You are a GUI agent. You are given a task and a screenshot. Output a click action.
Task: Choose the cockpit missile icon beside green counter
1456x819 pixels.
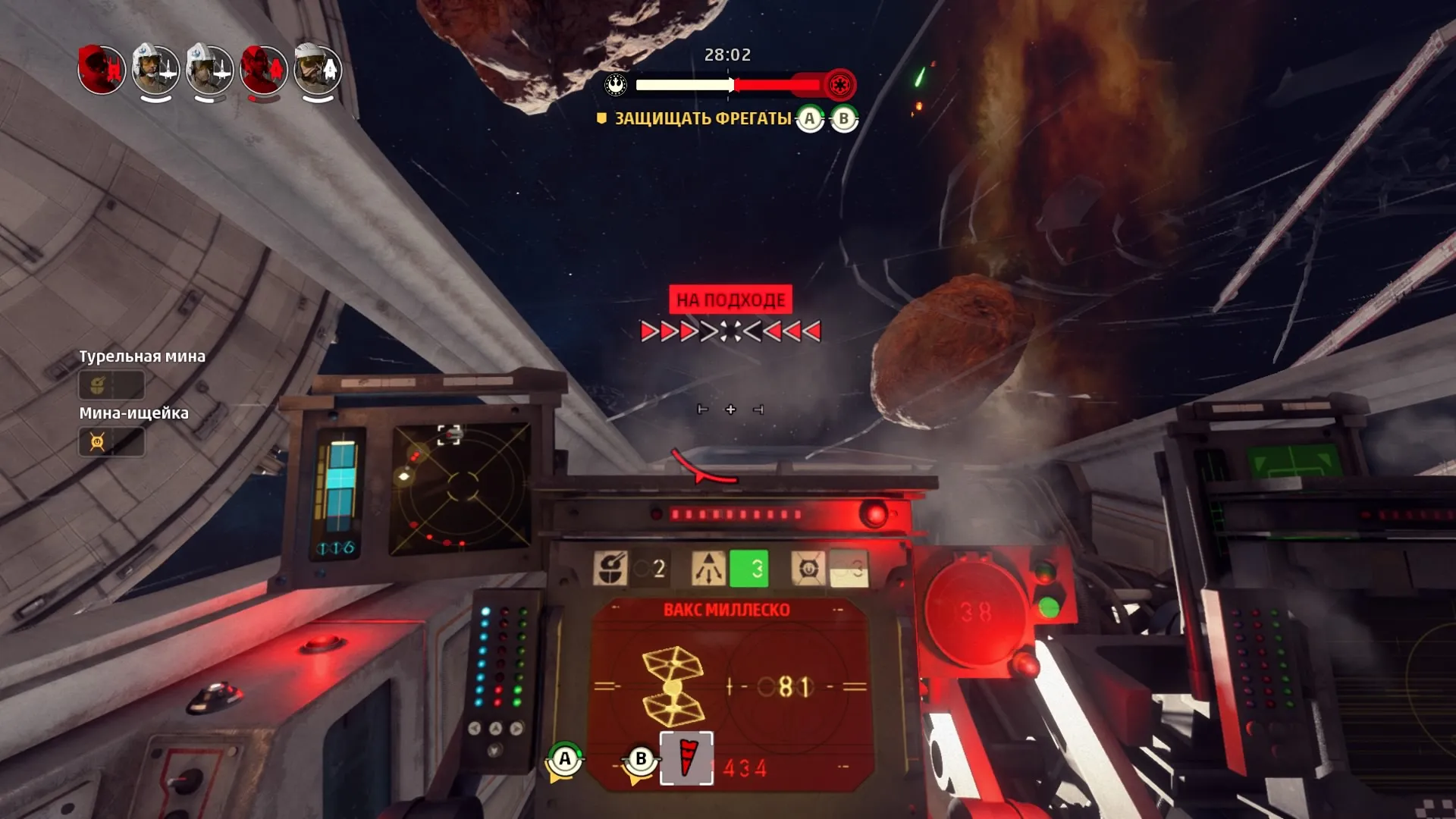tap(708, 568)
